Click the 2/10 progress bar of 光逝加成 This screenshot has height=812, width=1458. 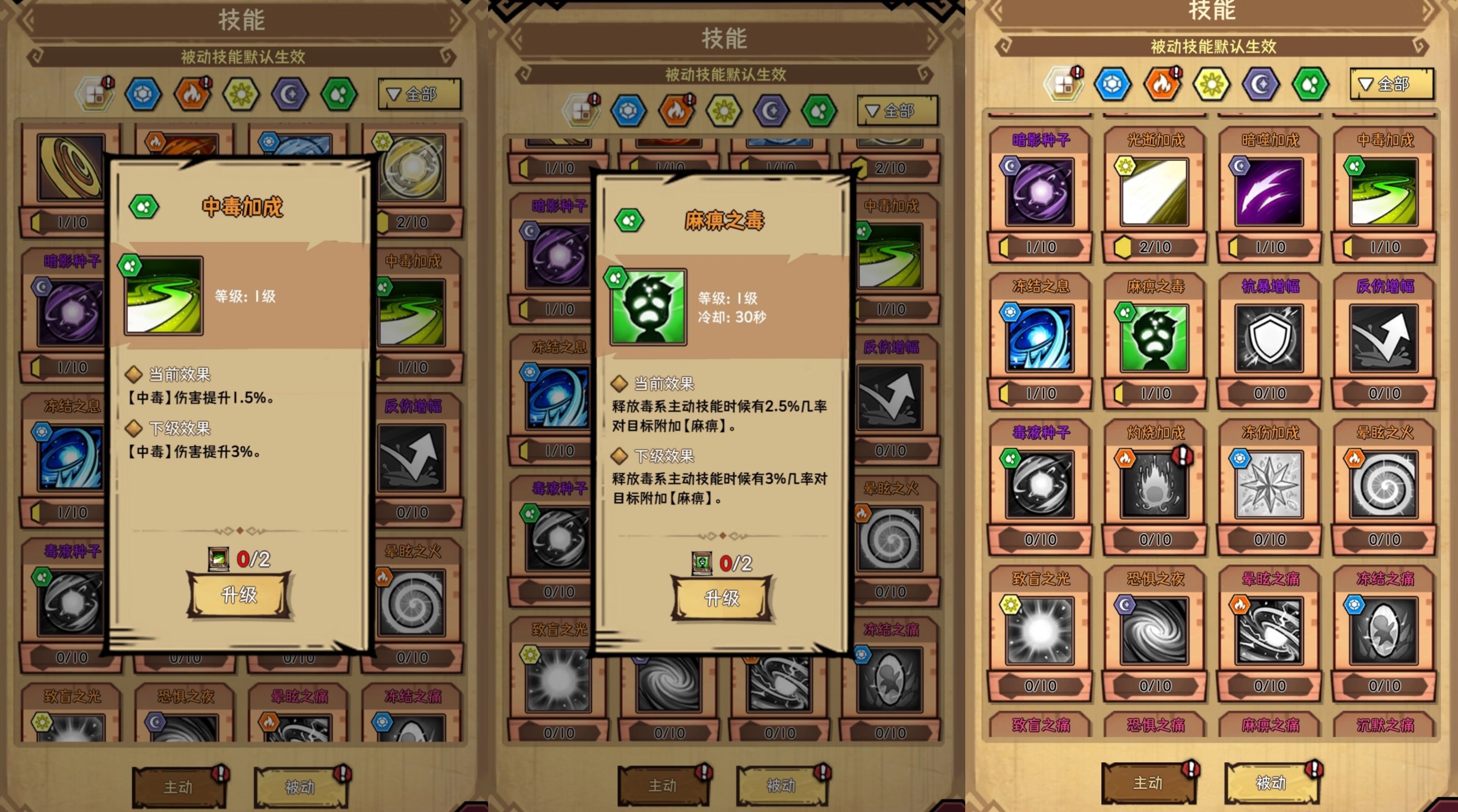[1154, 247]
